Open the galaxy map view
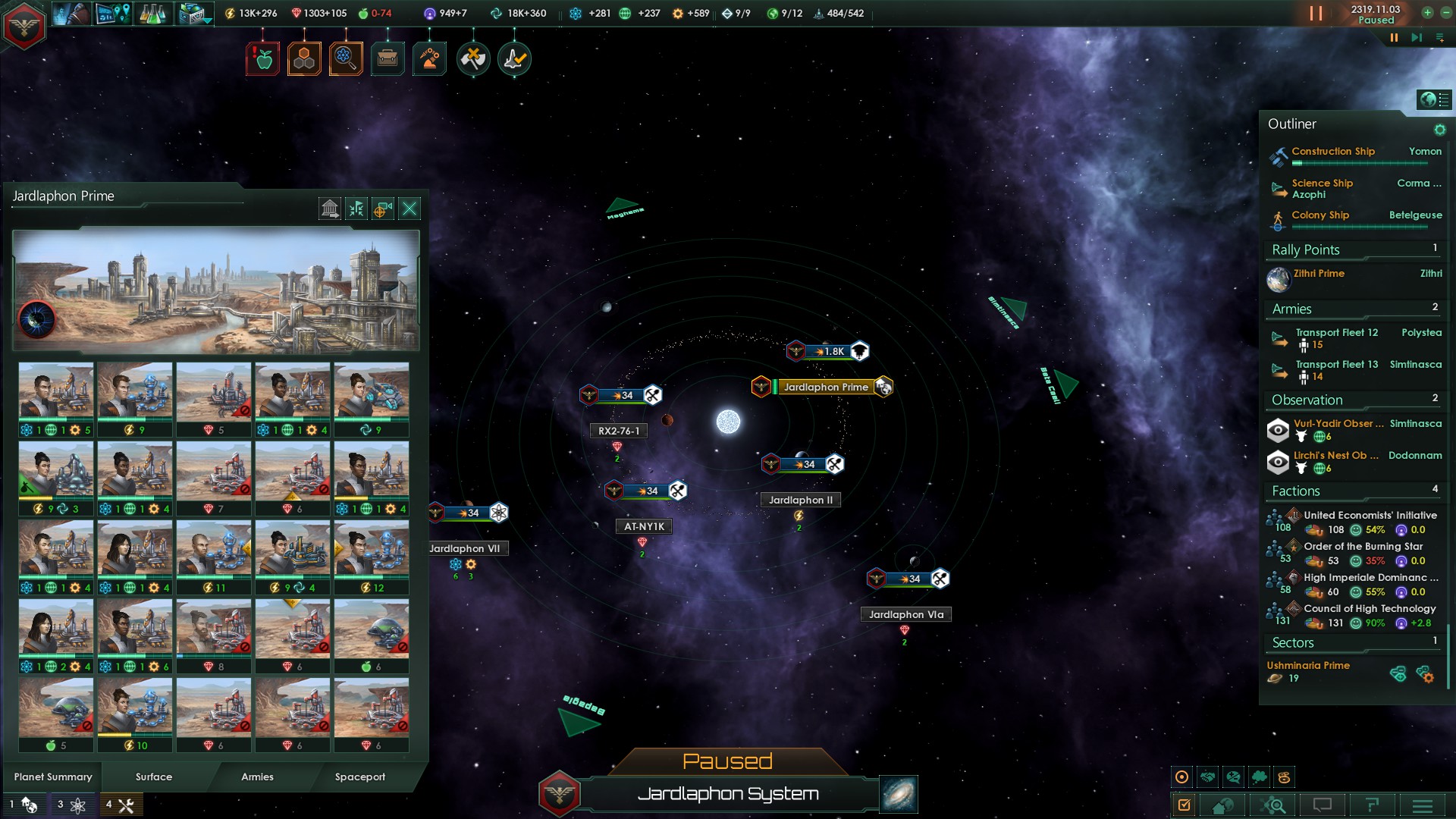This screenshot has width=1456, height=819. click(899, 794)
